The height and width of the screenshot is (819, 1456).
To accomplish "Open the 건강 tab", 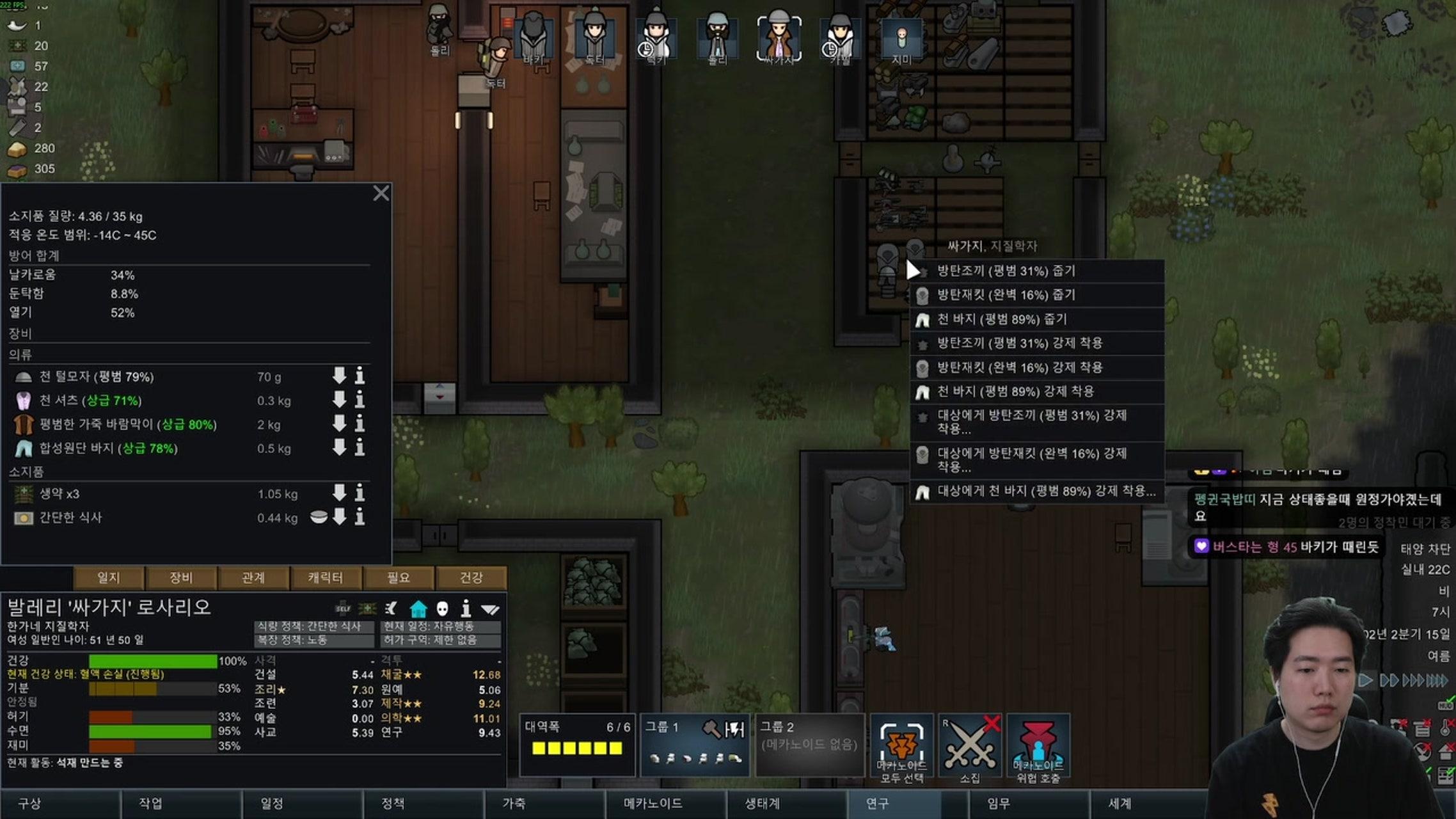I will coord(471,578).
